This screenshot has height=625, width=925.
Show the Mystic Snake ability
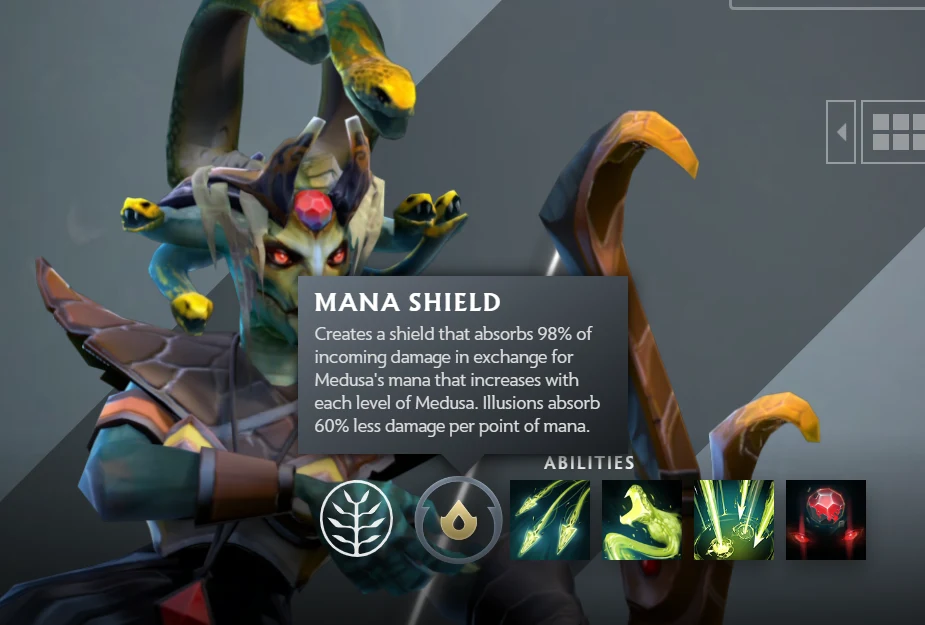tap(642, 519)
